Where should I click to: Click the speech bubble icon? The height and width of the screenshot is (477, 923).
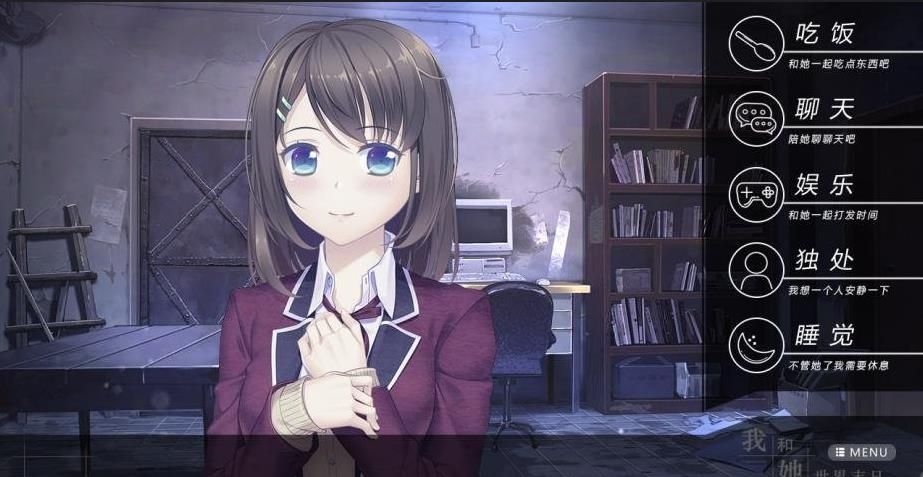757,117
